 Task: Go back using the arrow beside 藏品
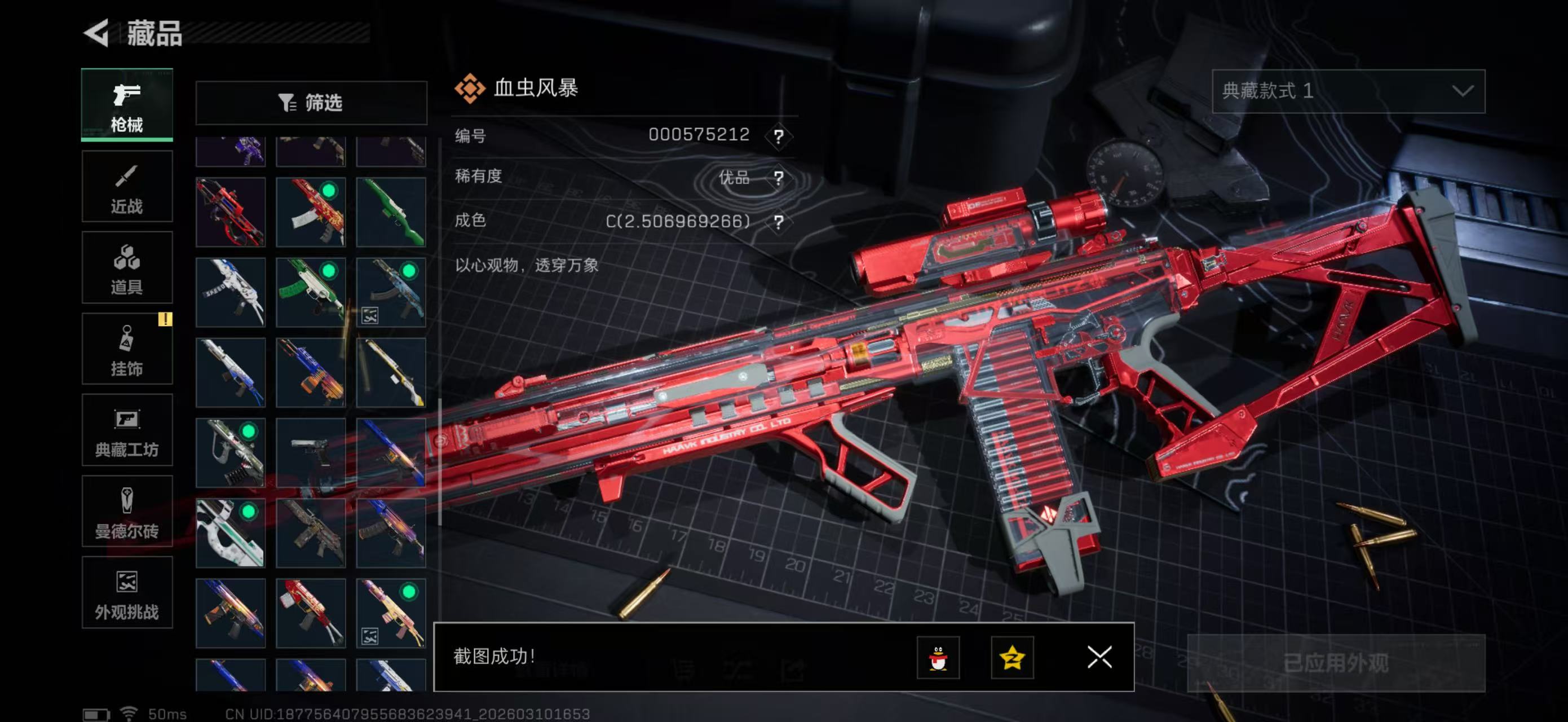[98, 32]
